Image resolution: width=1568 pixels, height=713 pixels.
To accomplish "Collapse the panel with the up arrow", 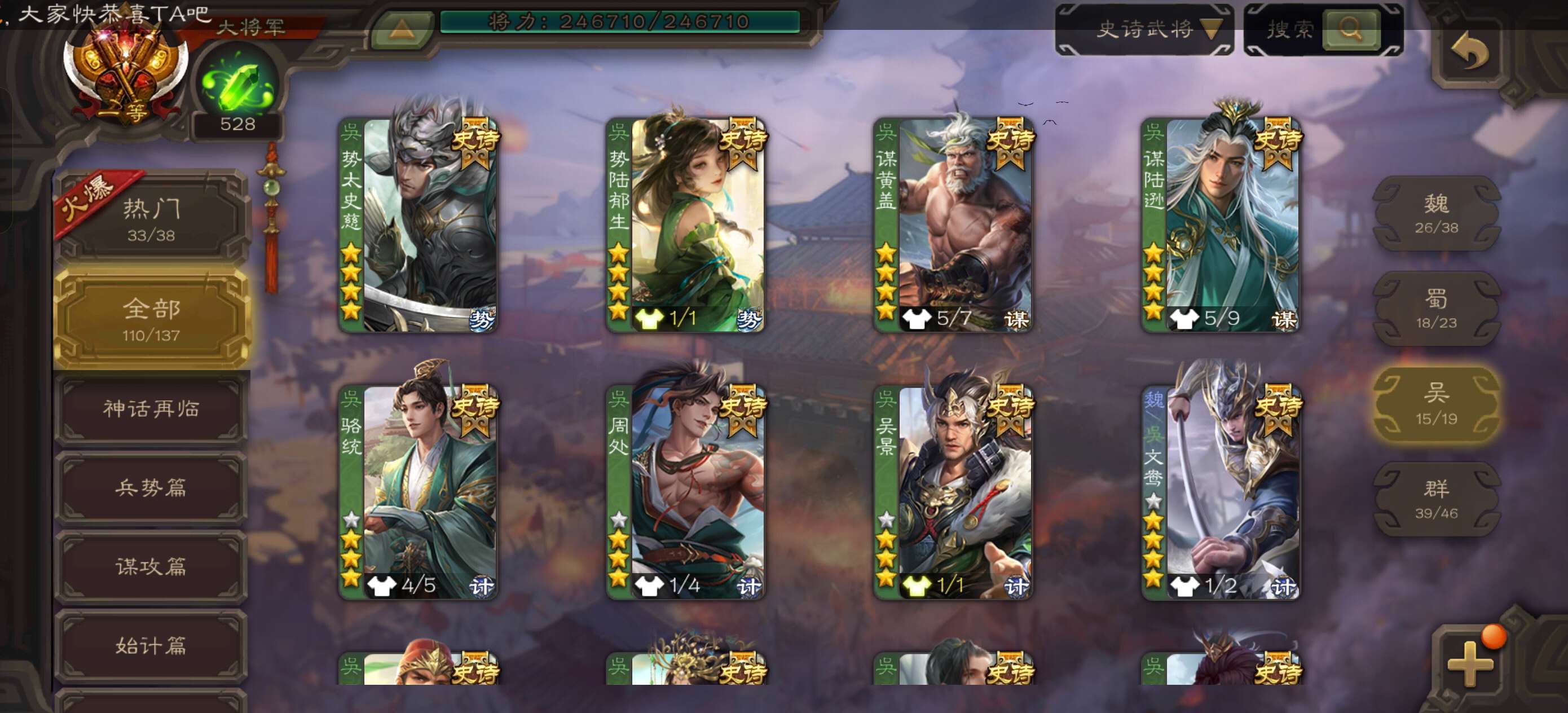I will pyautogui.click(x=402, y=29).
